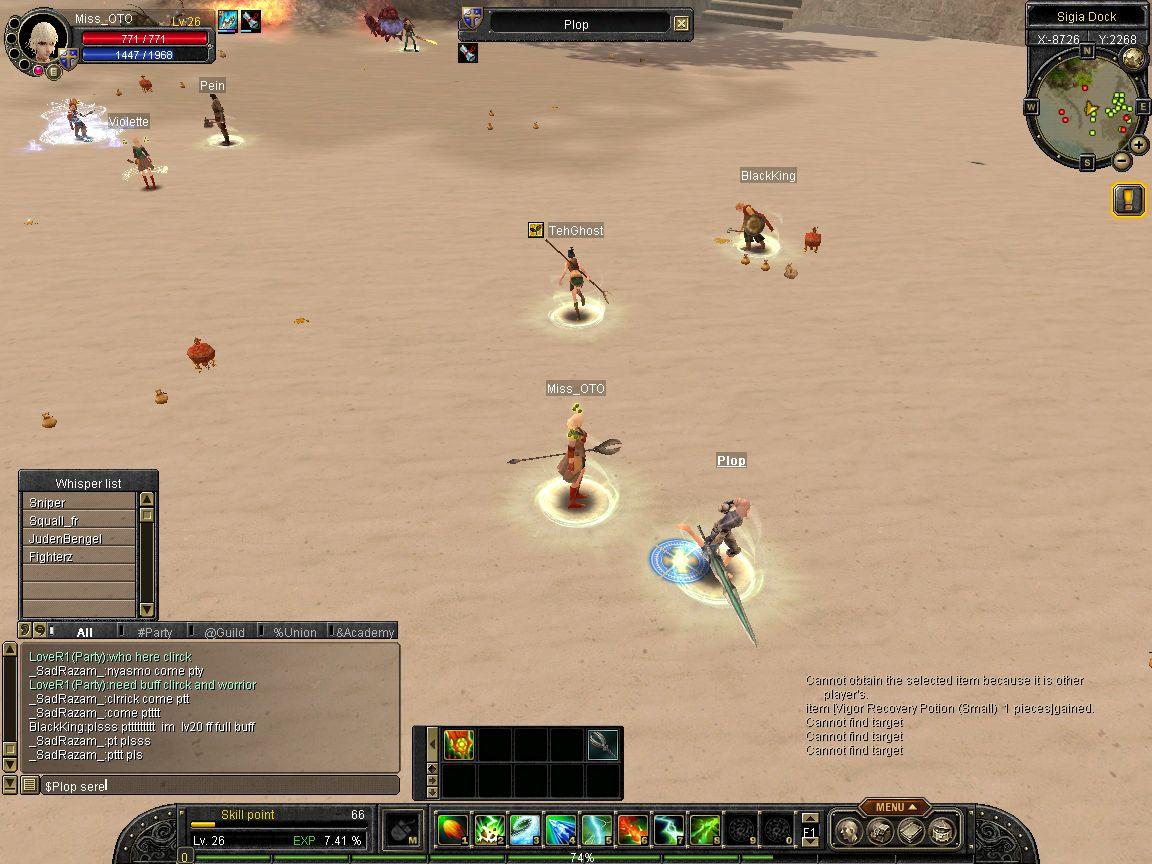The height and width of the screenshot is (864, 1152).
Task: Switch hotbar page with F1 up arrow
Action: pyautogui.click(x=810, y=821)
